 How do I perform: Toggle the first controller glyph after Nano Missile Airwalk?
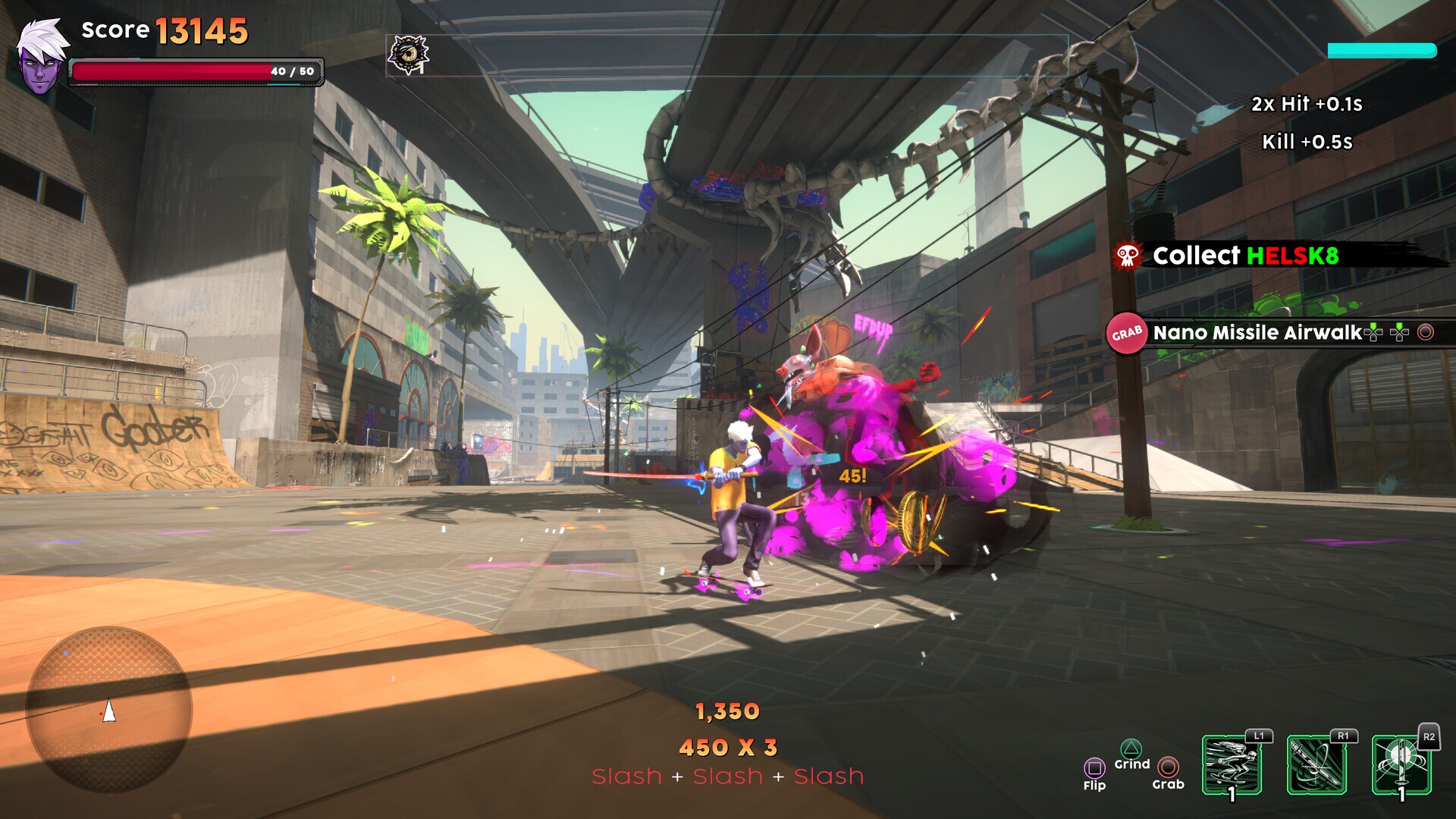click(x=1373, y=332)
